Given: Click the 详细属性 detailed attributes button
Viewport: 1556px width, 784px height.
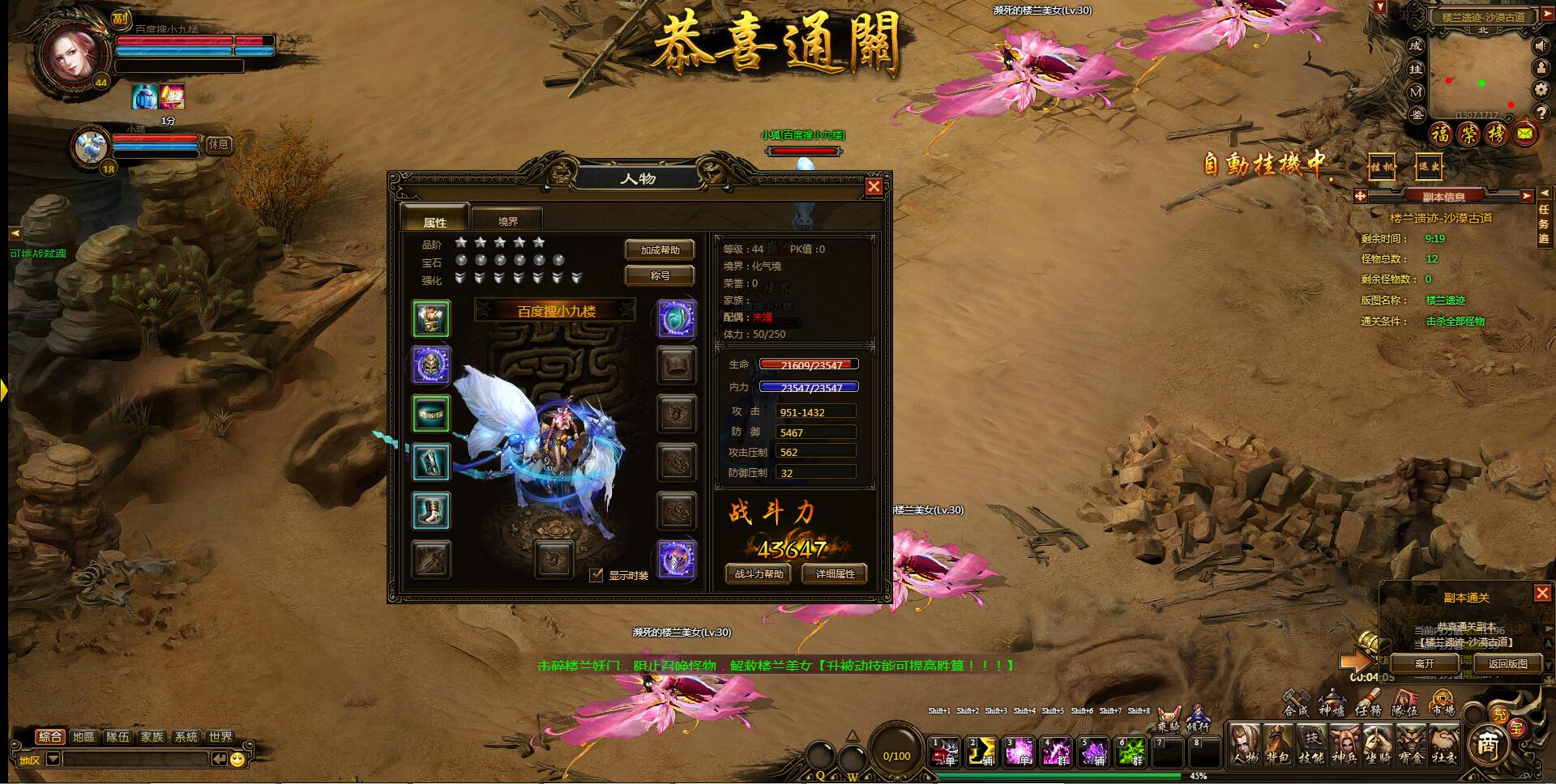Looking at the screenshot, I should (x=835, y=573).
